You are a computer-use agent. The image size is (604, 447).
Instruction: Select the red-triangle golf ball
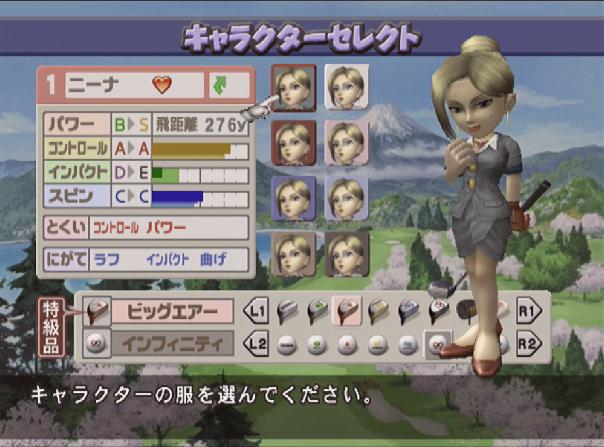345,346
